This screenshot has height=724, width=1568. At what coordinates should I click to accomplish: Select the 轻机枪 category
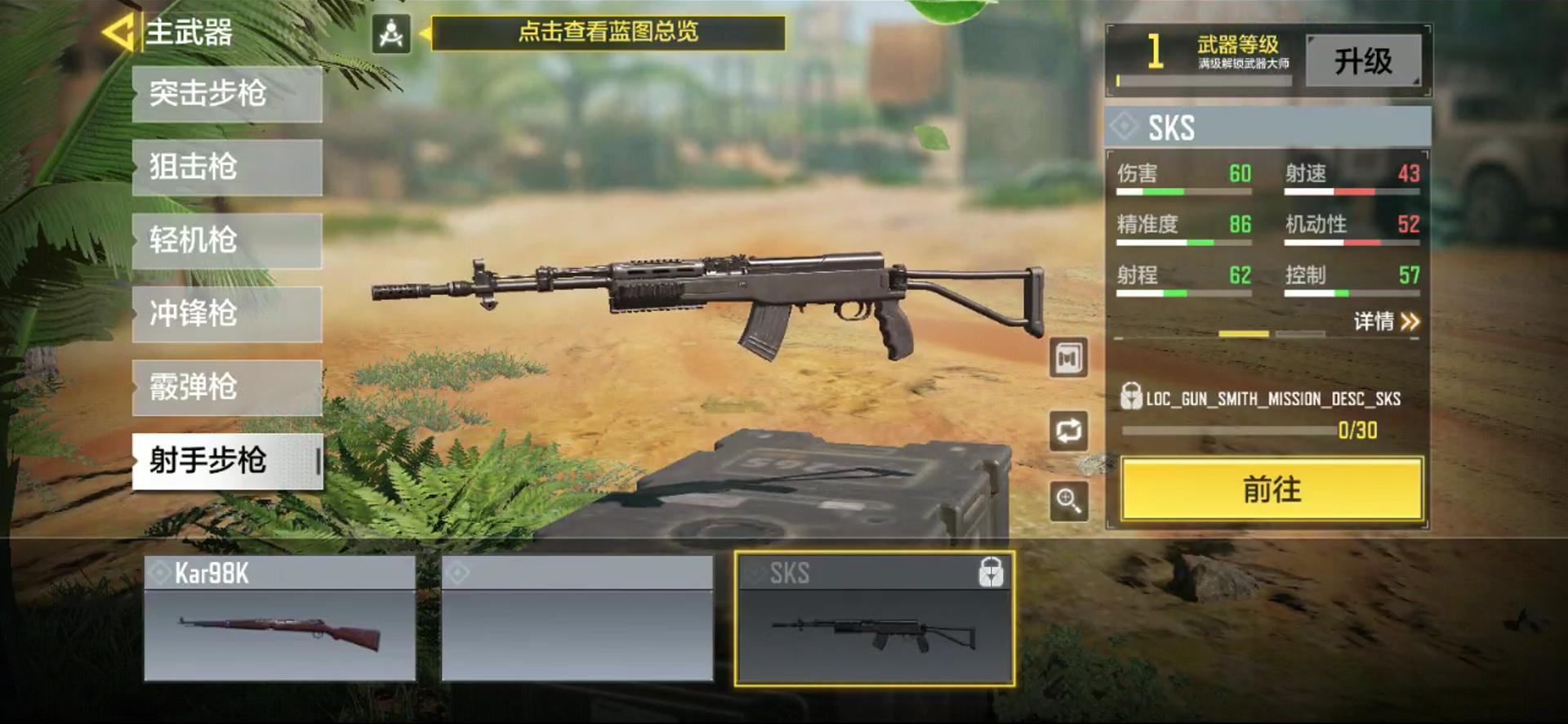point(226,241)
